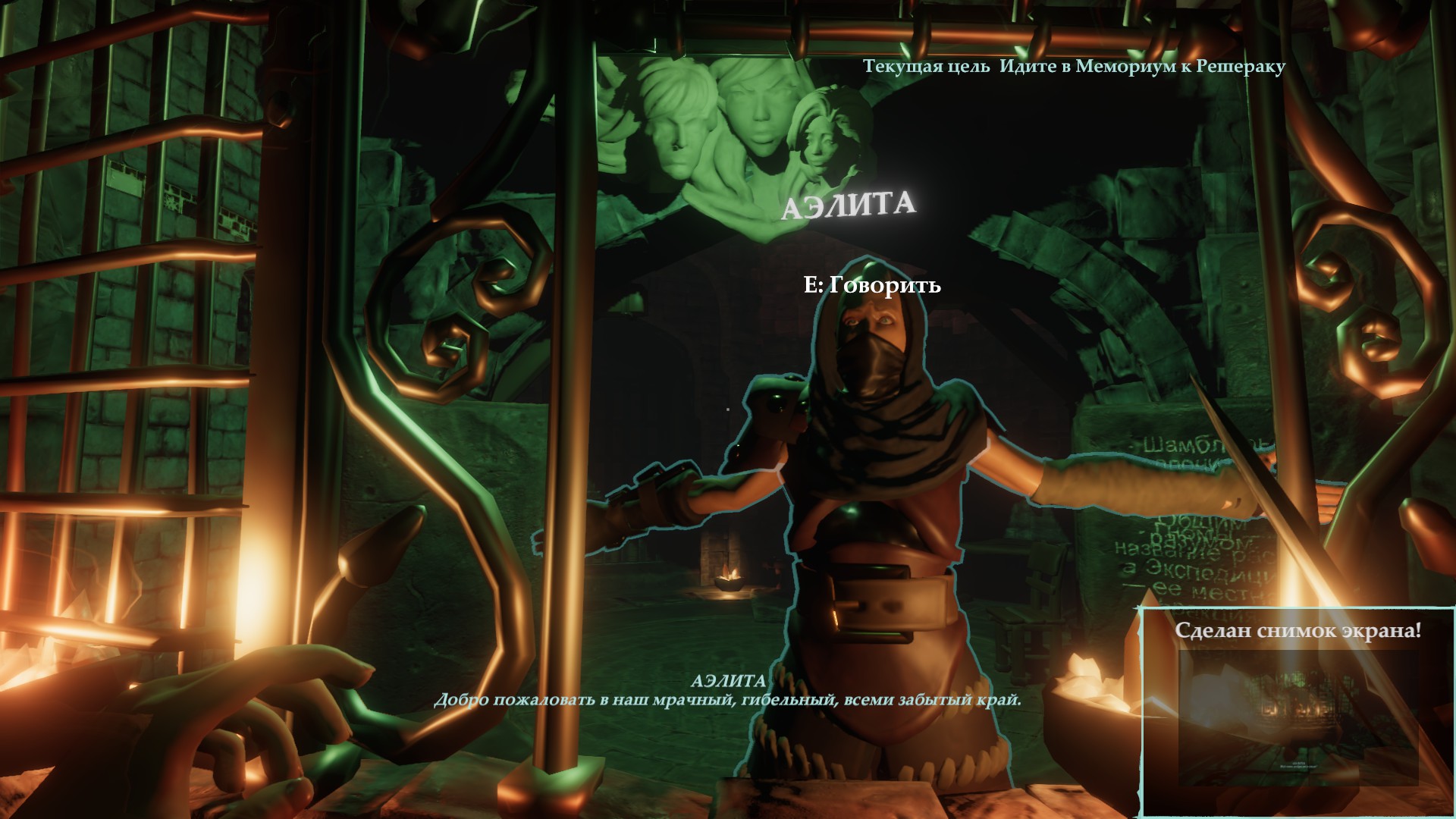
Task: Open the screenshot taken notification thumbnail
Action: point(1298,717)
